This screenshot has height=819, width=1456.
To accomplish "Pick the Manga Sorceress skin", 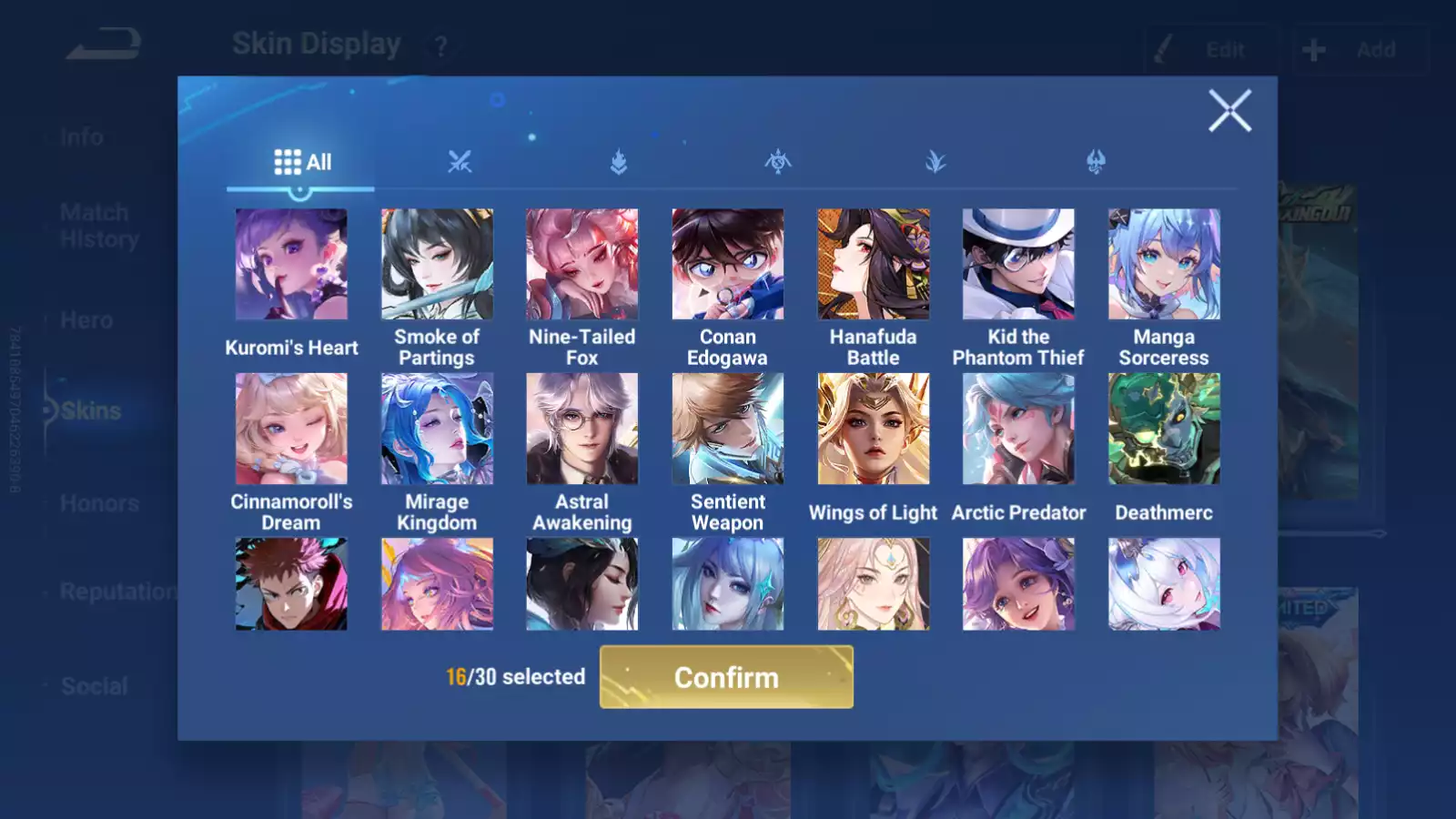I will (1164, 265).
